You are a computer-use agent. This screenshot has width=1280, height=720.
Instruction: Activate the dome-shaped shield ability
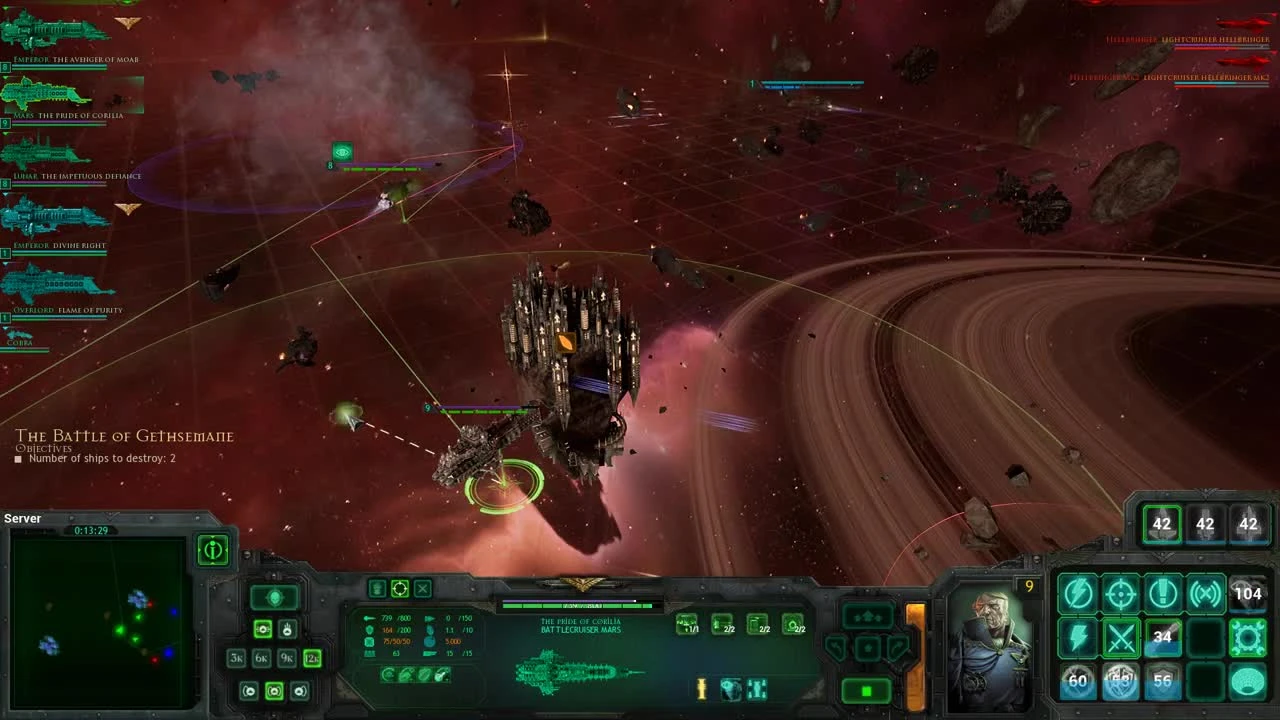click(x=1247, y=682)
